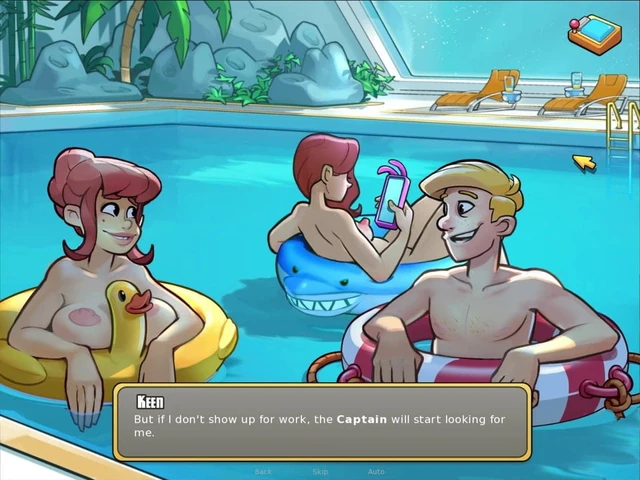Skip the current dialogue
Screen dimensions: 640x480
(320, 471)
